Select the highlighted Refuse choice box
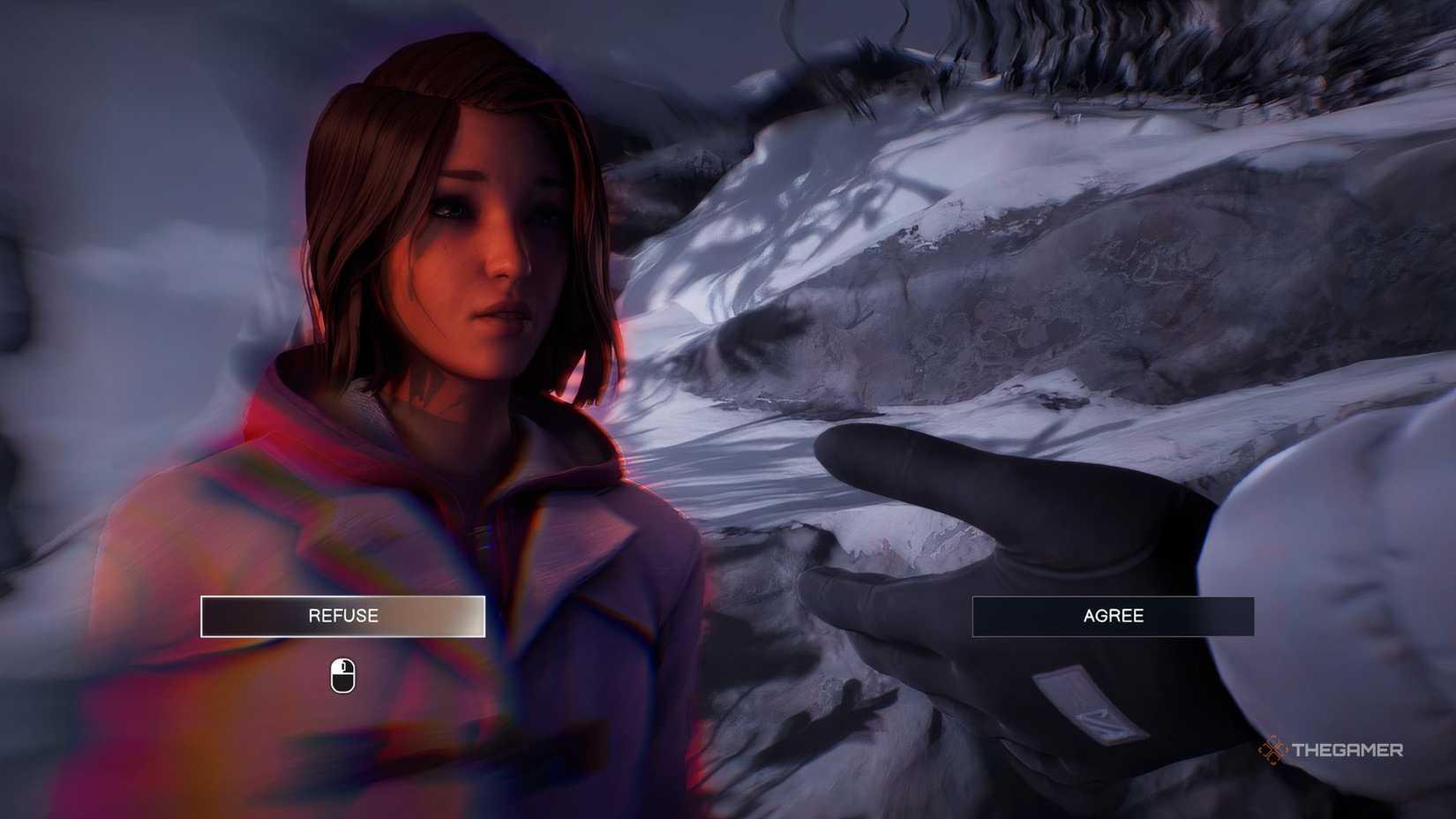Screen dimensions: 1456x819 (341, 615)
